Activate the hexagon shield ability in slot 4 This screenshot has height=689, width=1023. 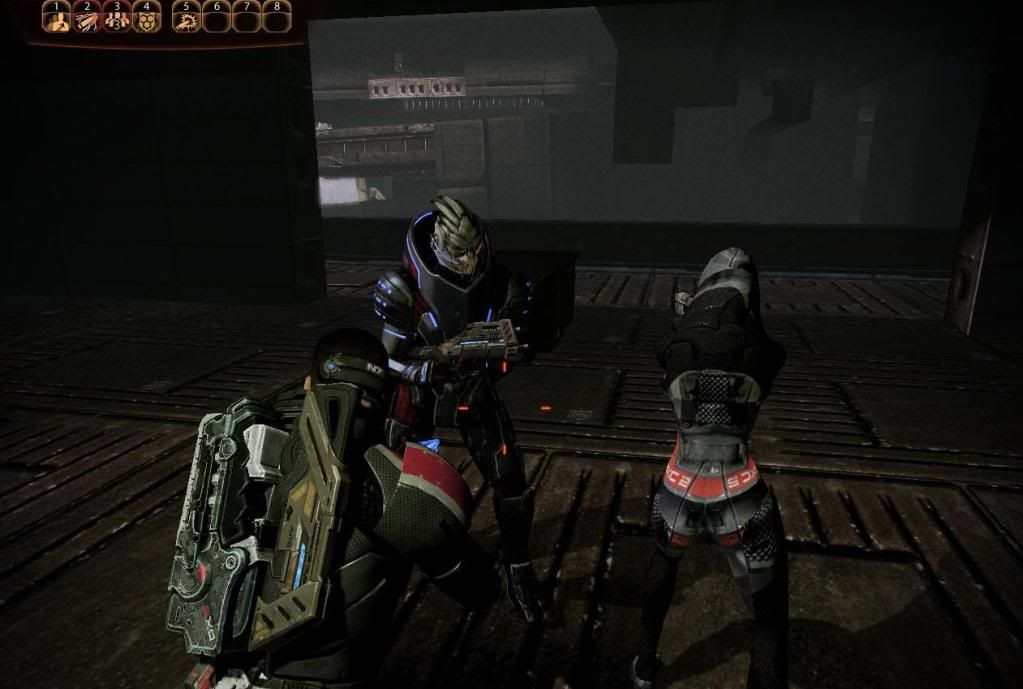coord(147,19)
